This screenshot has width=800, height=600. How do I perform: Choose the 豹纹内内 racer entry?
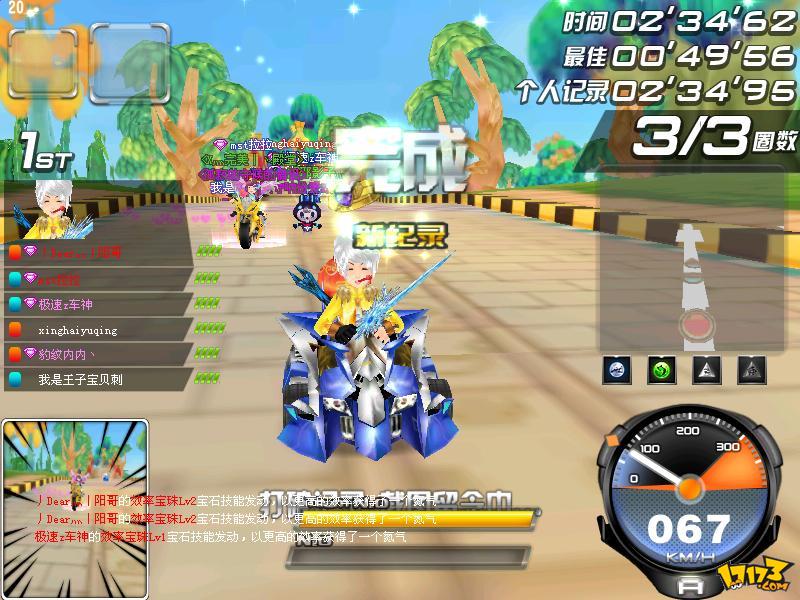pyautogui.click(x=98, y=354)
